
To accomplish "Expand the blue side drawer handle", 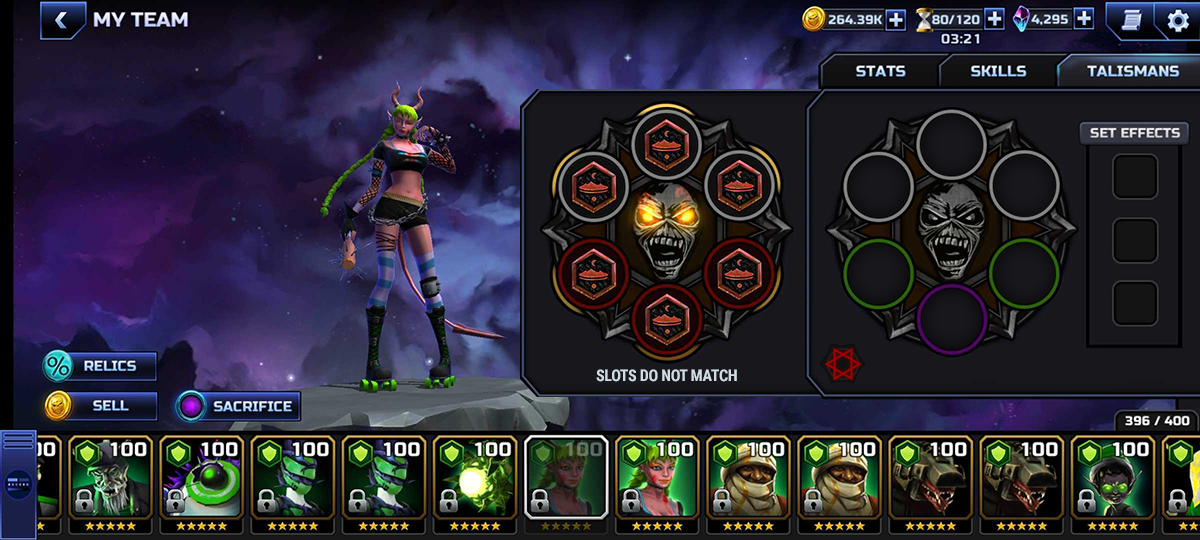I will (x=18, y=482).
